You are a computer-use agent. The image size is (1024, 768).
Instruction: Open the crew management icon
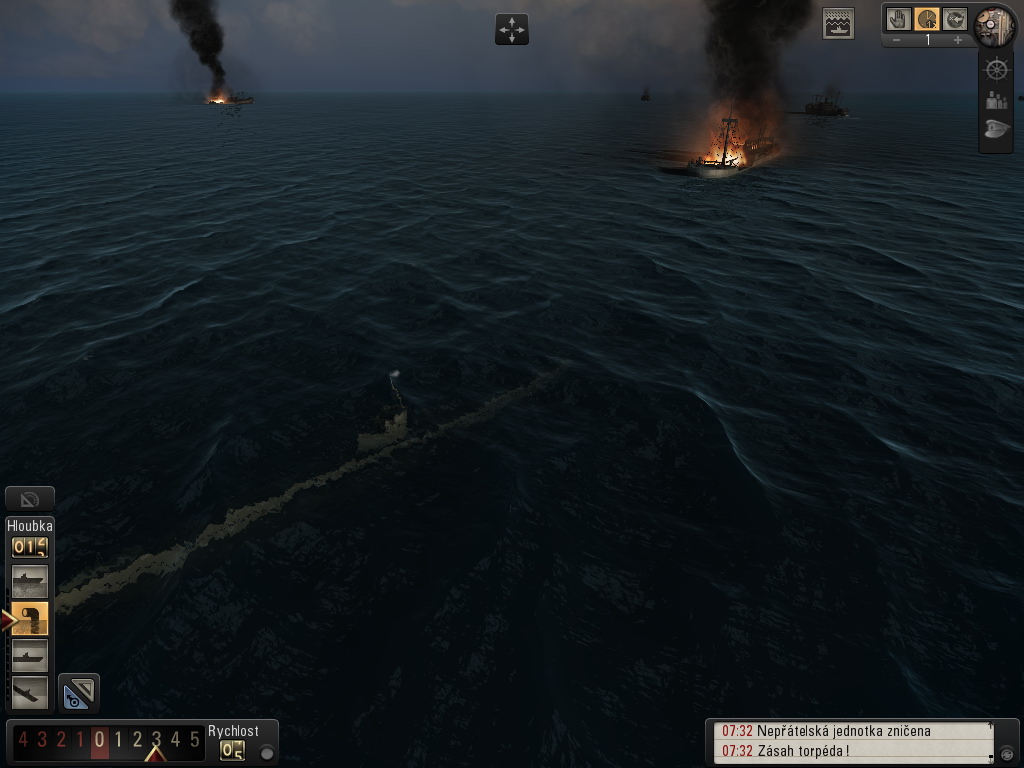(996, 100)
